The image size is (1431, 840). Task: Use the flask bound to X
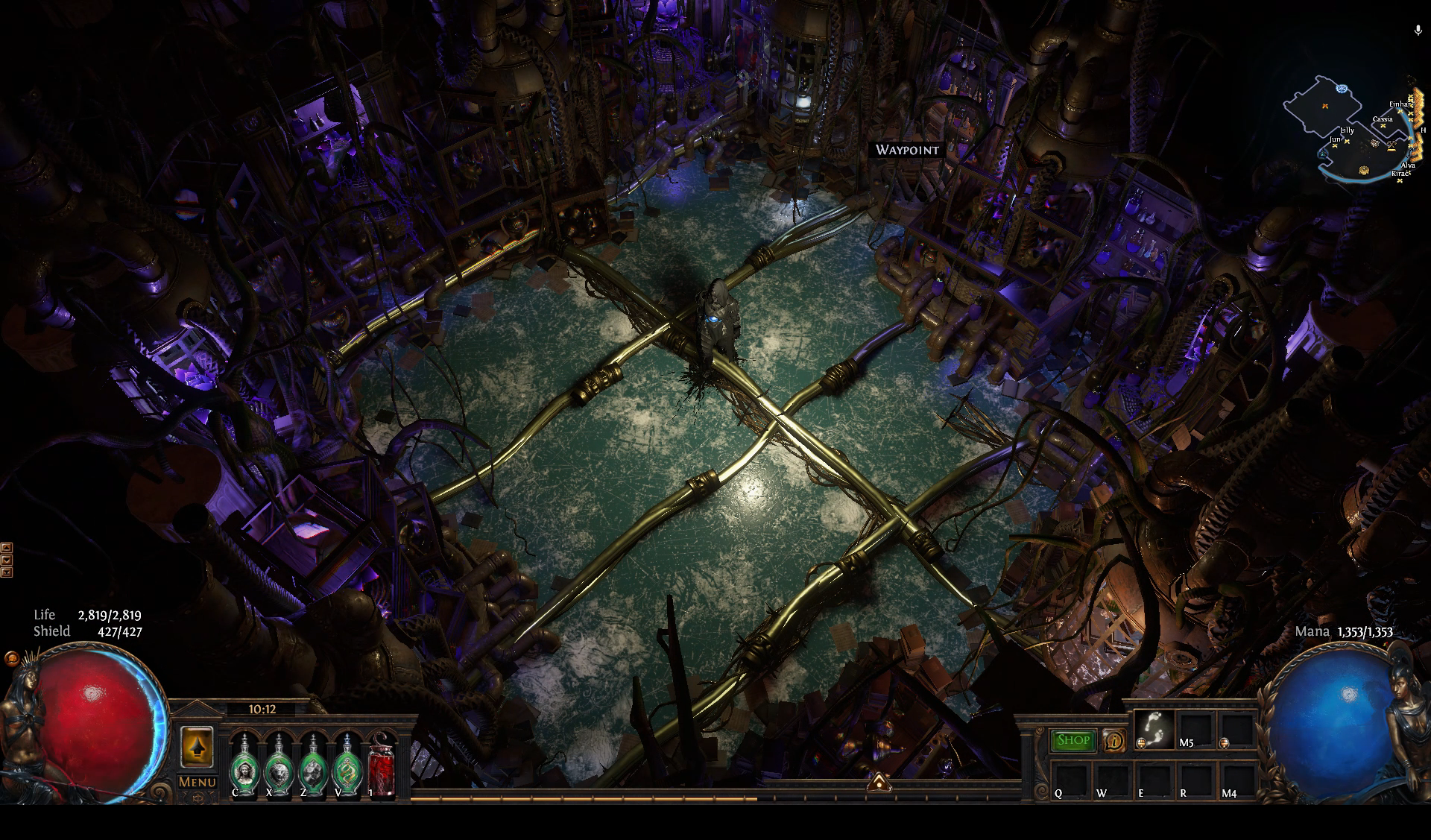[278, 764]
